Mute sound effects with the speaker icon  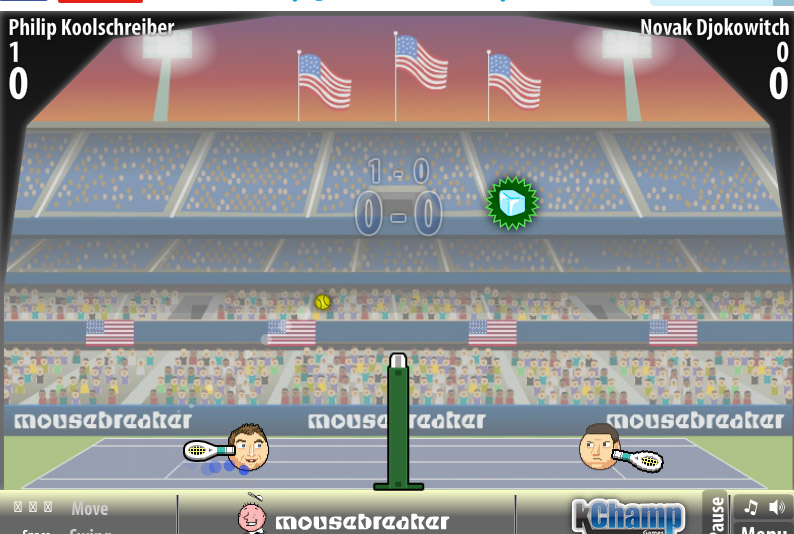[x=776, y=507]
